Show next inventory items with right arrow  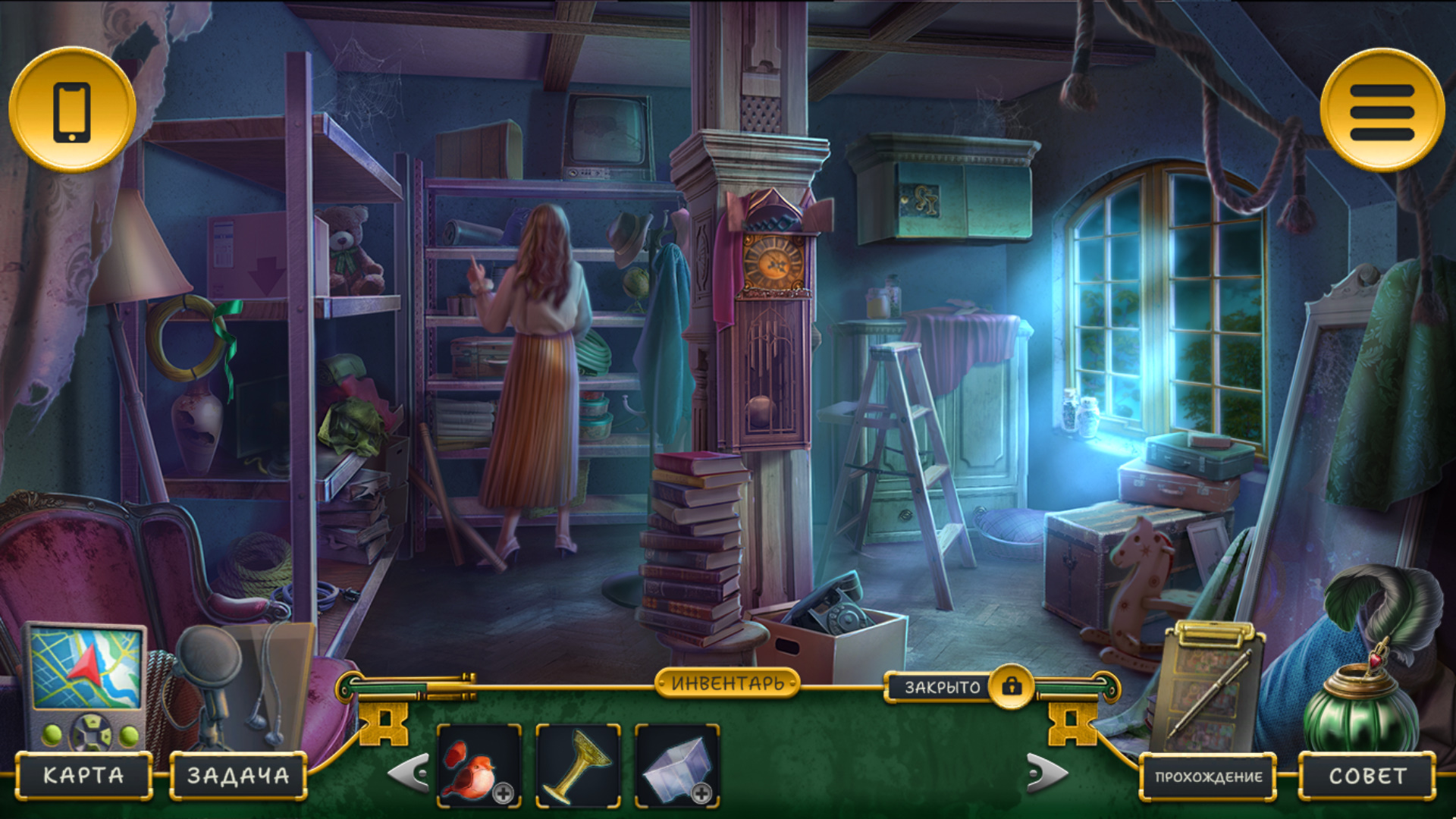1047,773
